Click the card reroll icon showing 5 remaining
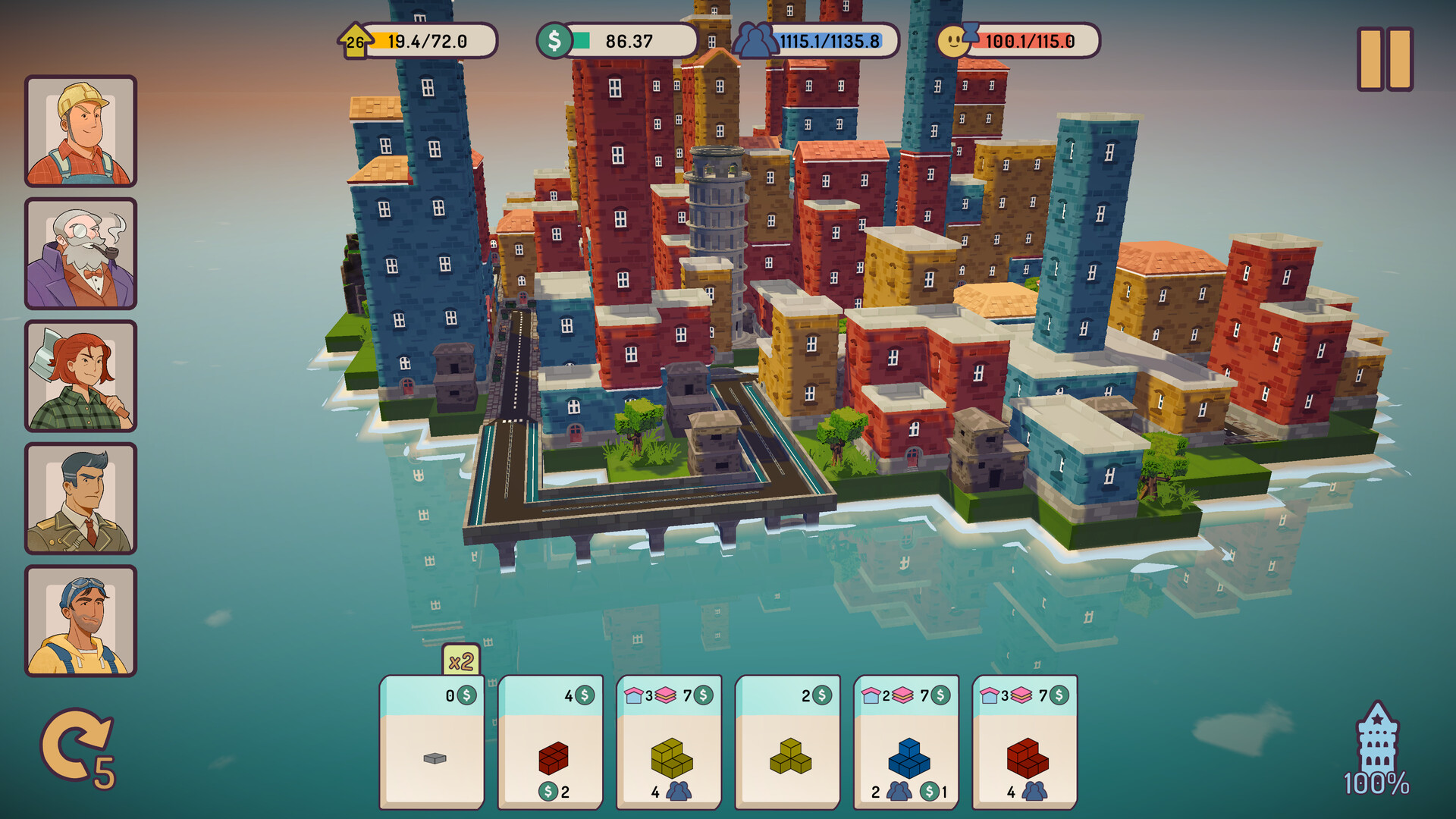 (x=74, y=745)
